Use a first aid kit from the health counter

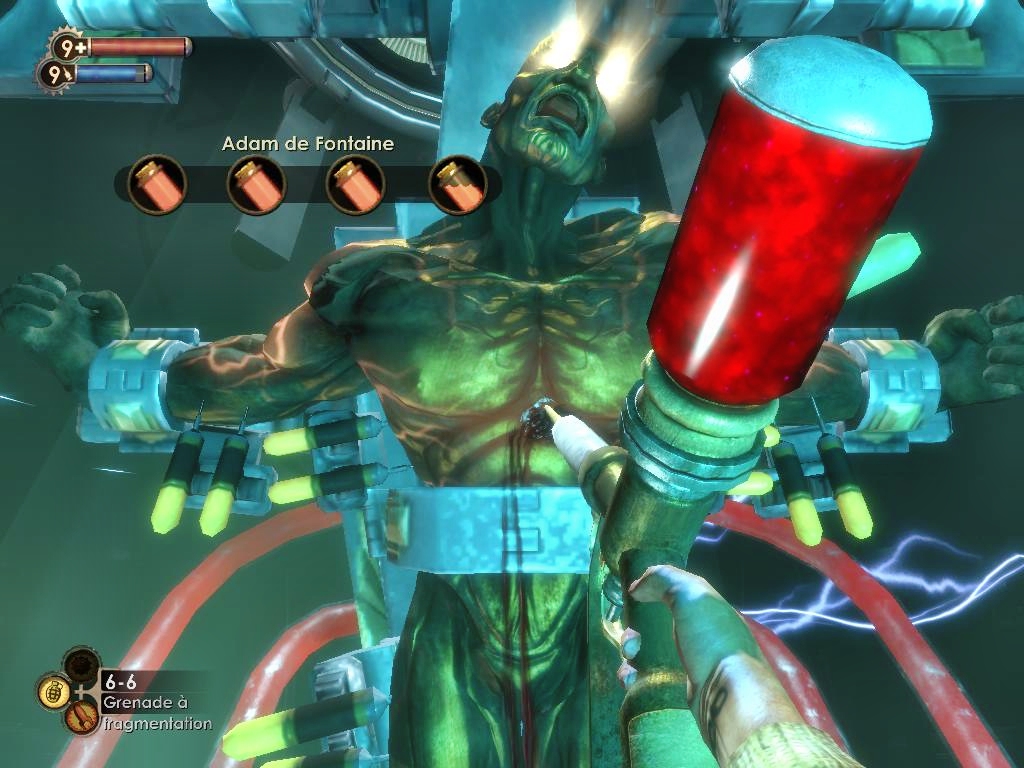click(69, 47)
